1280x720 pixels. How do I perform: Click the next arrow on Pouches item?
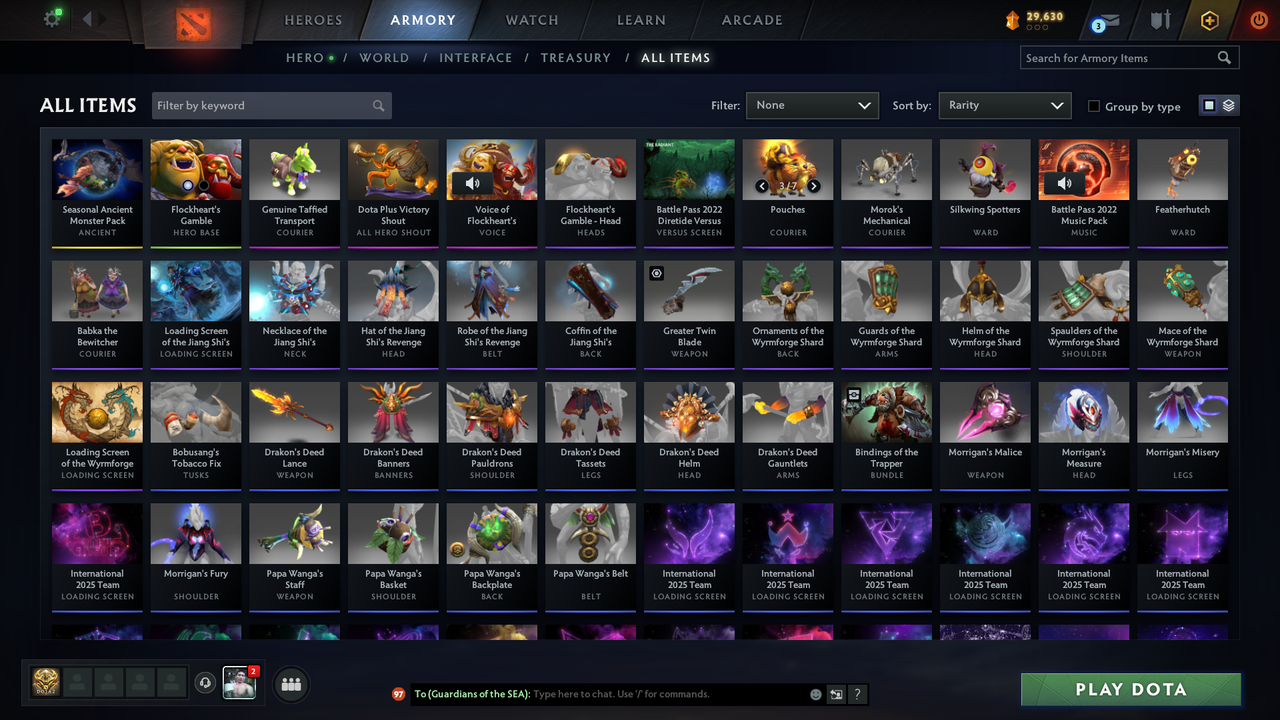(x=813, y=186)
